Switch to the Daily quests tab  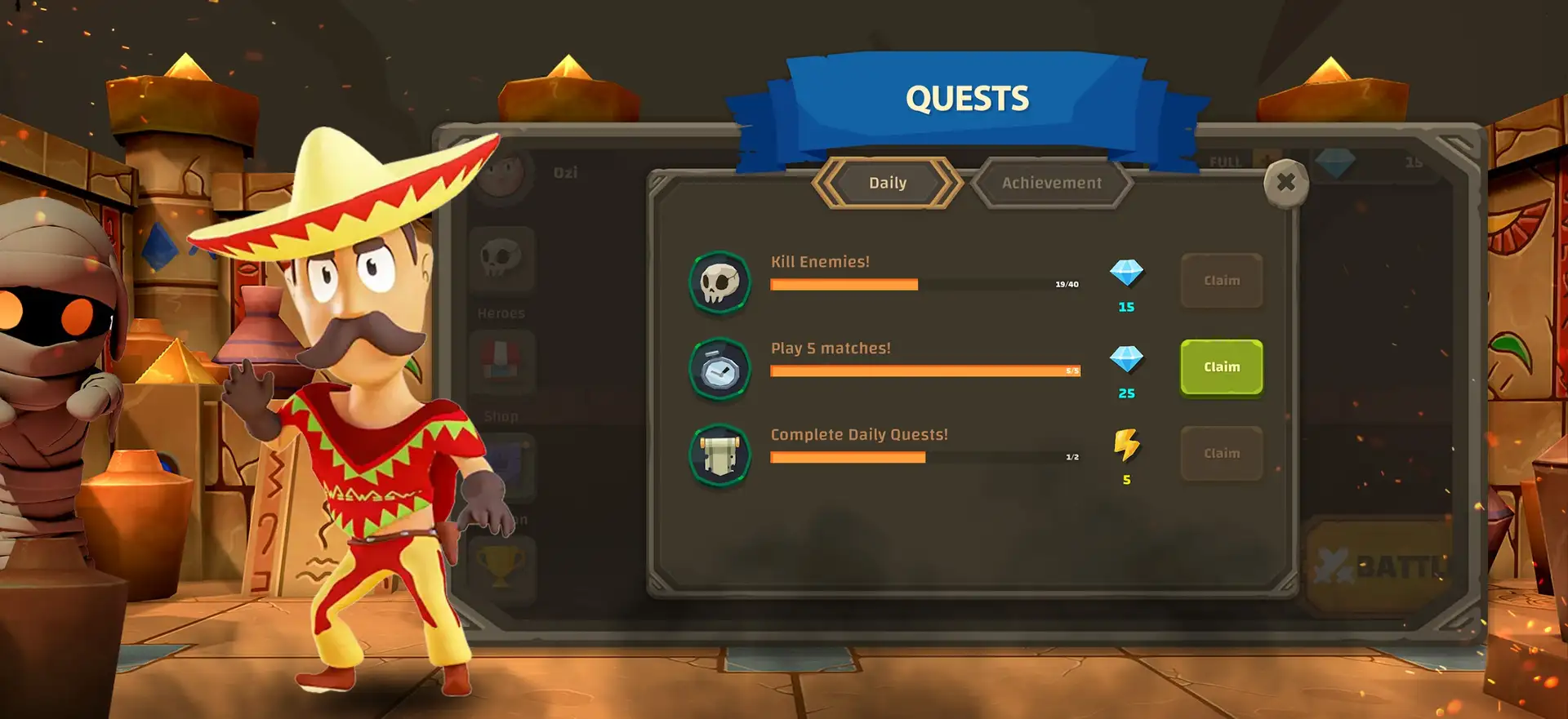888,183
